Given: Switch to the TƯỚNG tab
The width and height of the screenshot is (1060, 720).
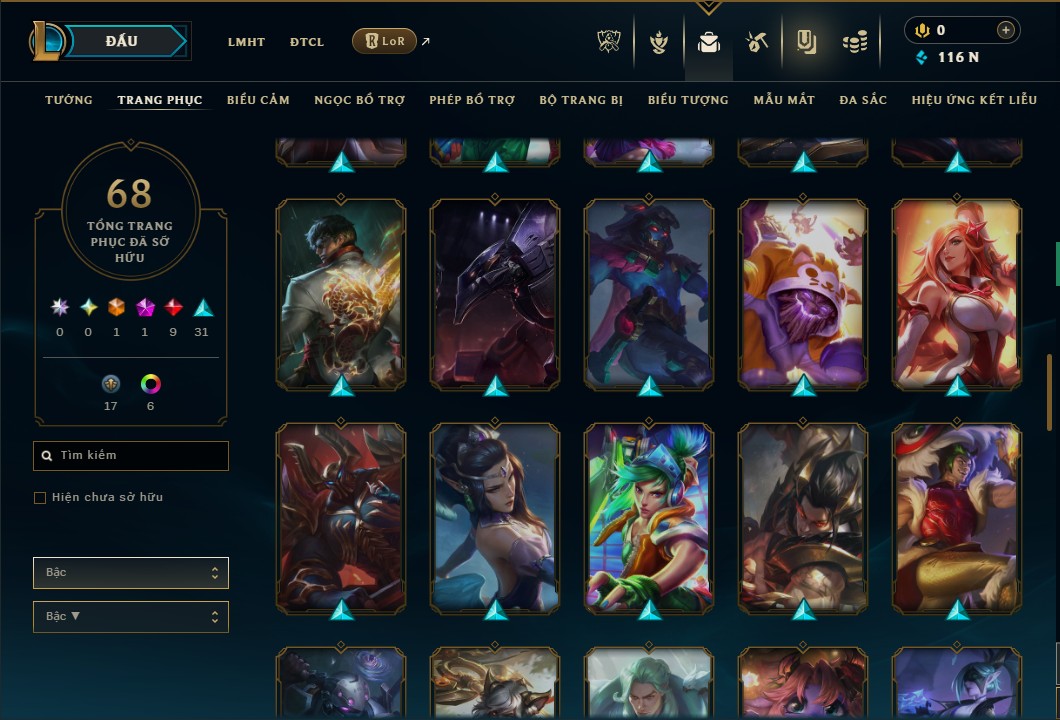Looking at the screenshot, I should tap(69, 100).
